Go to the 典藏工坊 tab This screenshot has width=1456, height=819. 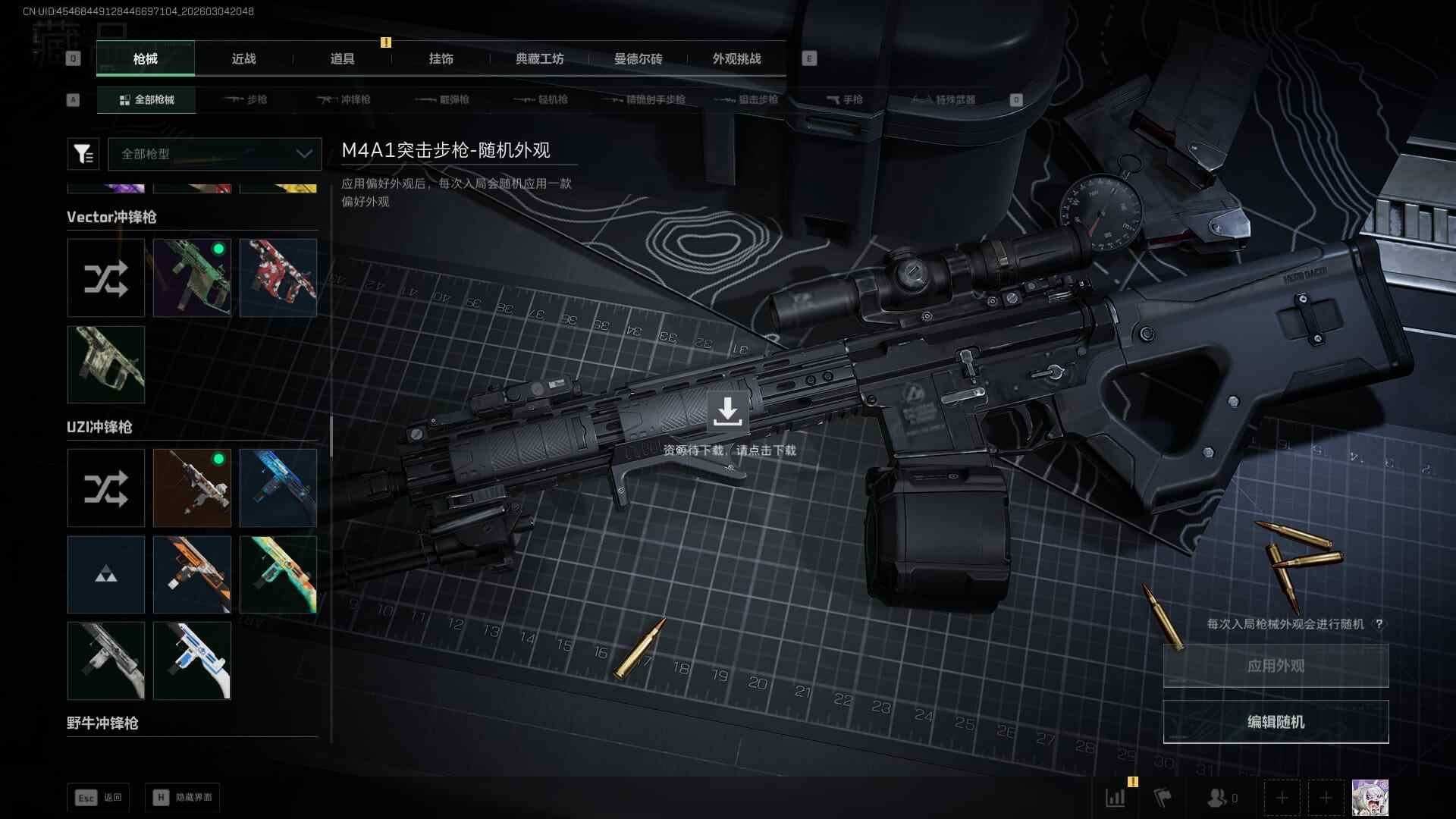coord(539,58)
